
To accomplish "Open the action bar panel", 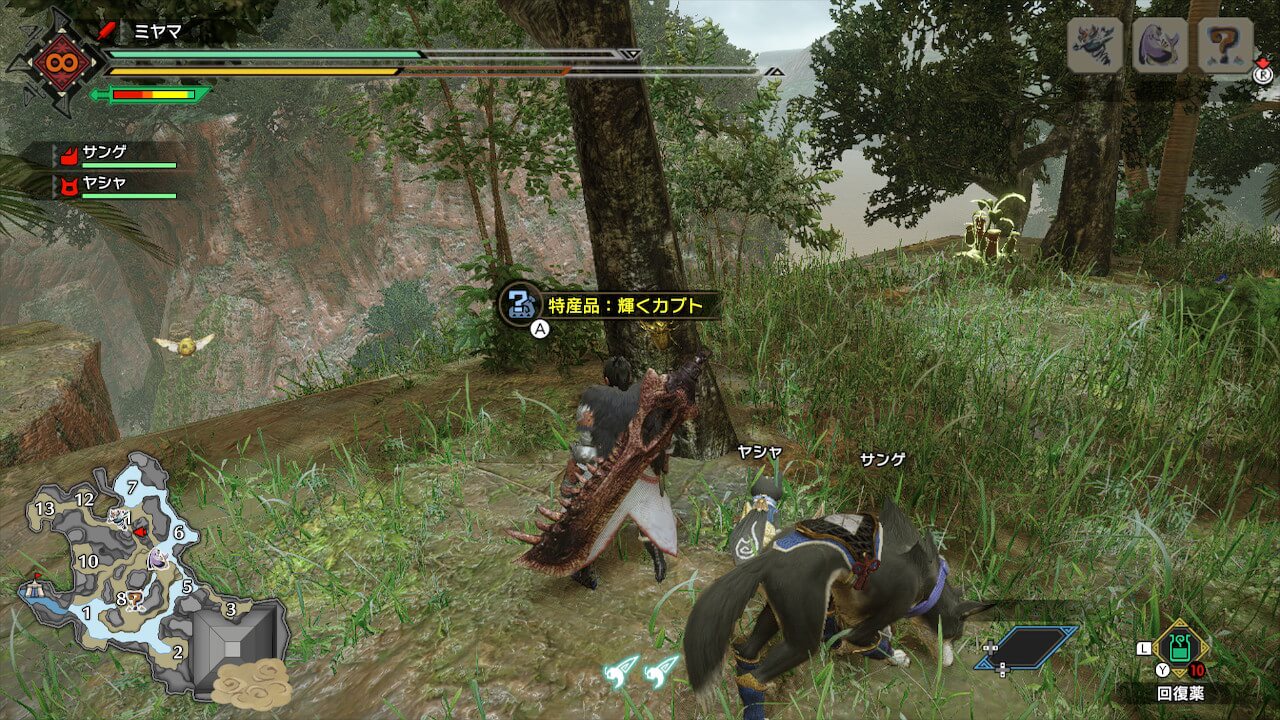I will (x=1028, y=647).
